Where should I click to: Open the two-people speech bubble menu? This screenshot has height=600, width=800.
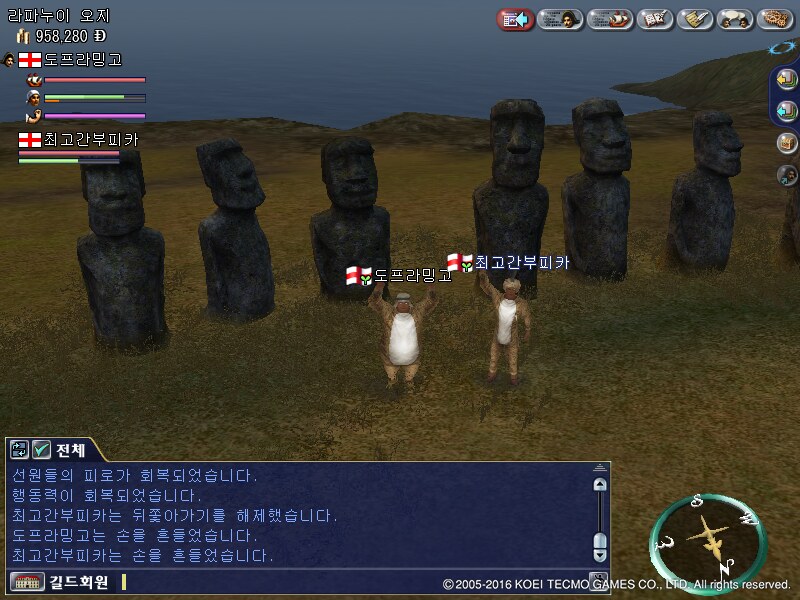coord(736,19)
